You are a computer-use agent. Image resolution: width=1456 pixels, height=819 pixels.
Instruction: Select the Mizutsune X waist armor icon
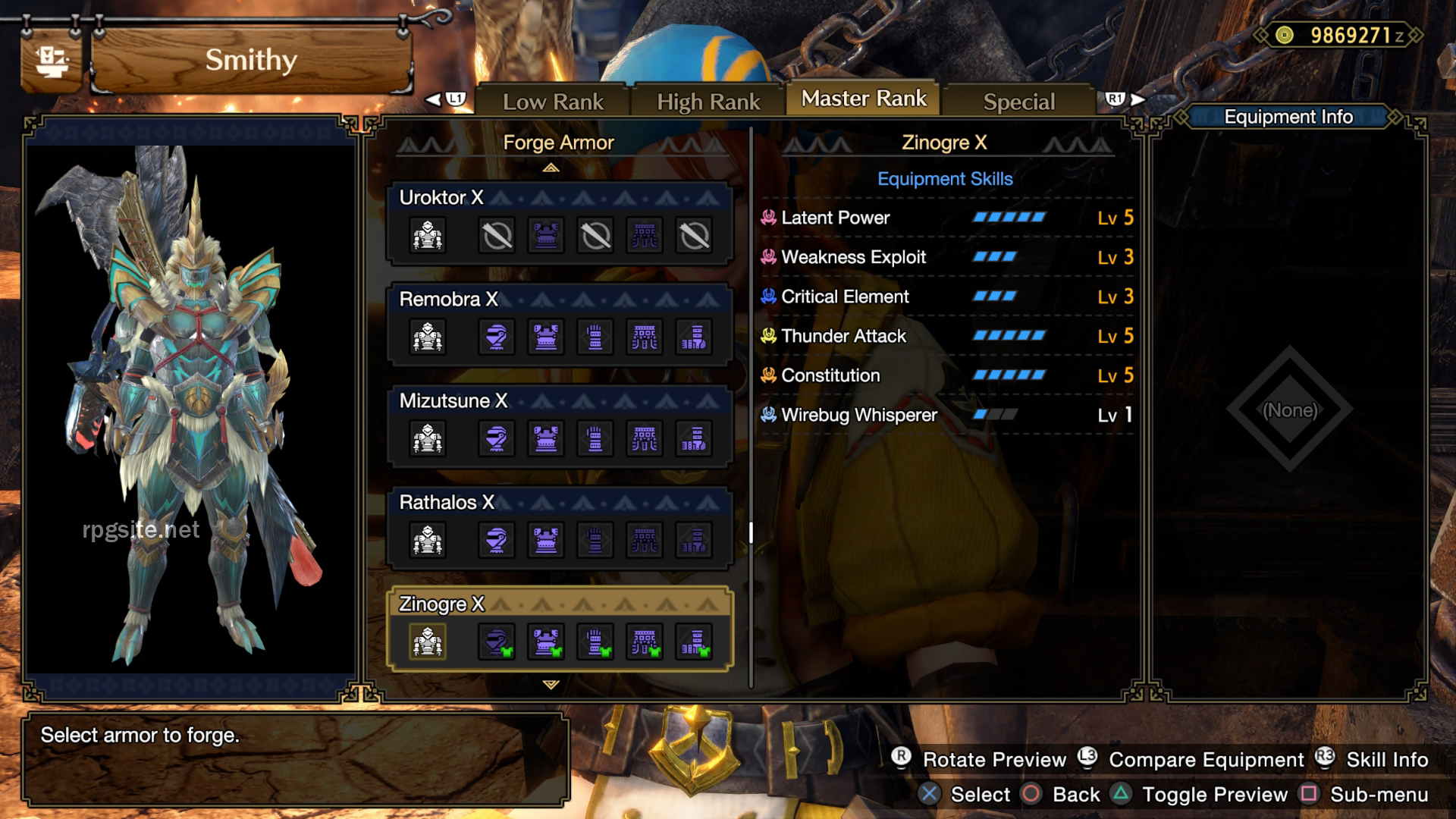tap(644, 438)
